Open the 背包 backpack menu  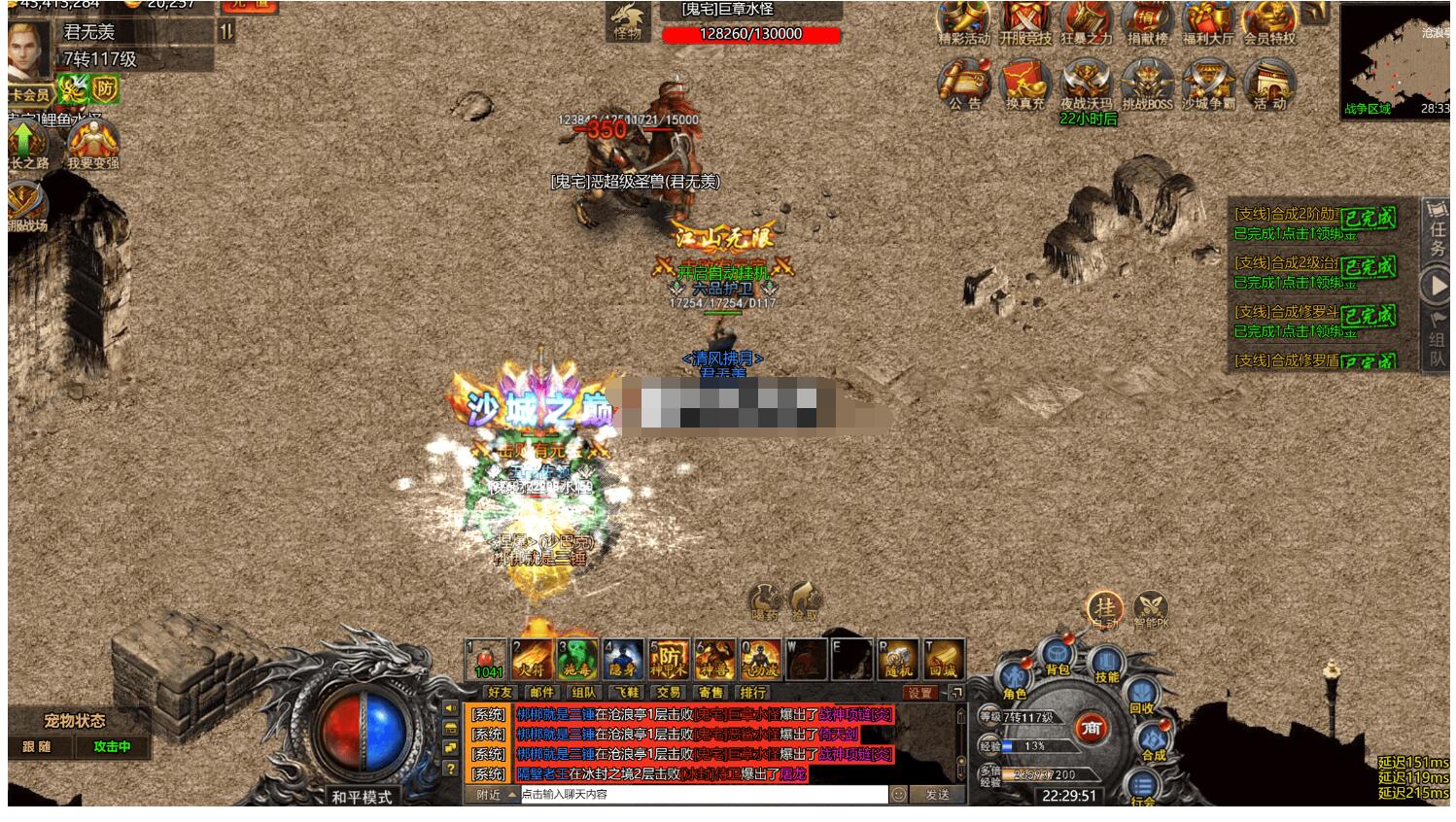pyautogui.click(x=1057, y=657)
